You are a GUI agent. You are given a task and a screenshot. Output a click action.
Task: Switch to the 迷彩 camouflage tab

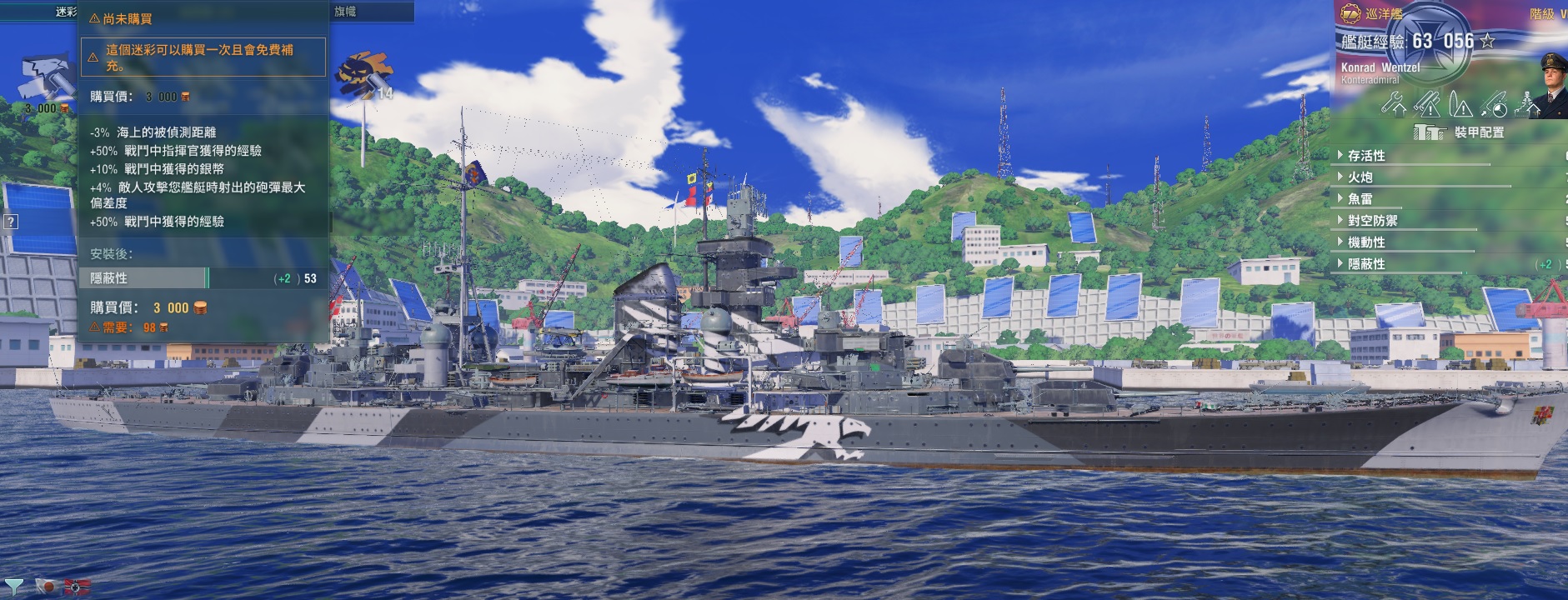[65, 12]
